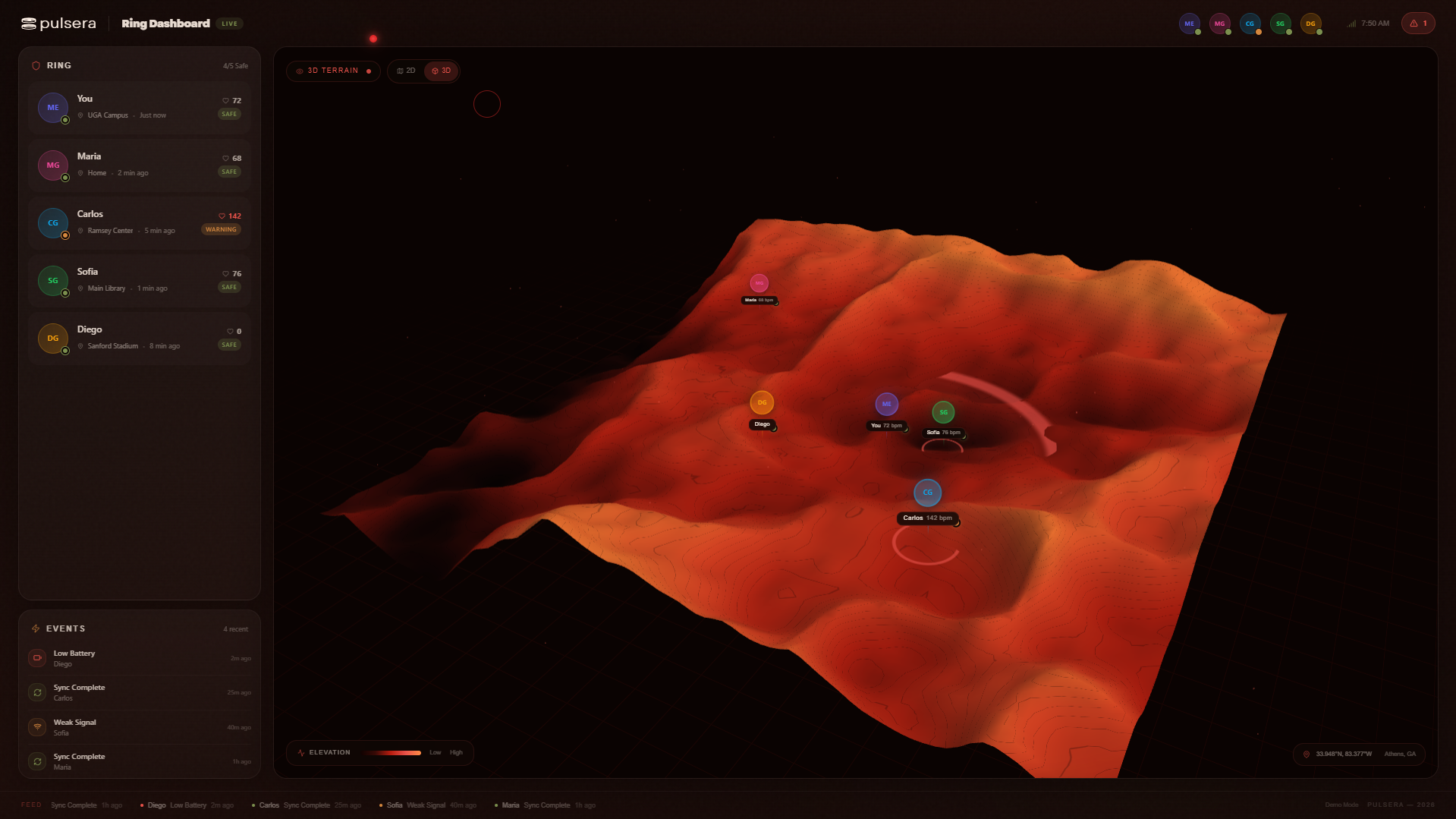
Task: Select Diego's member card
Action: pyautogui.click(x=140, y=338)
